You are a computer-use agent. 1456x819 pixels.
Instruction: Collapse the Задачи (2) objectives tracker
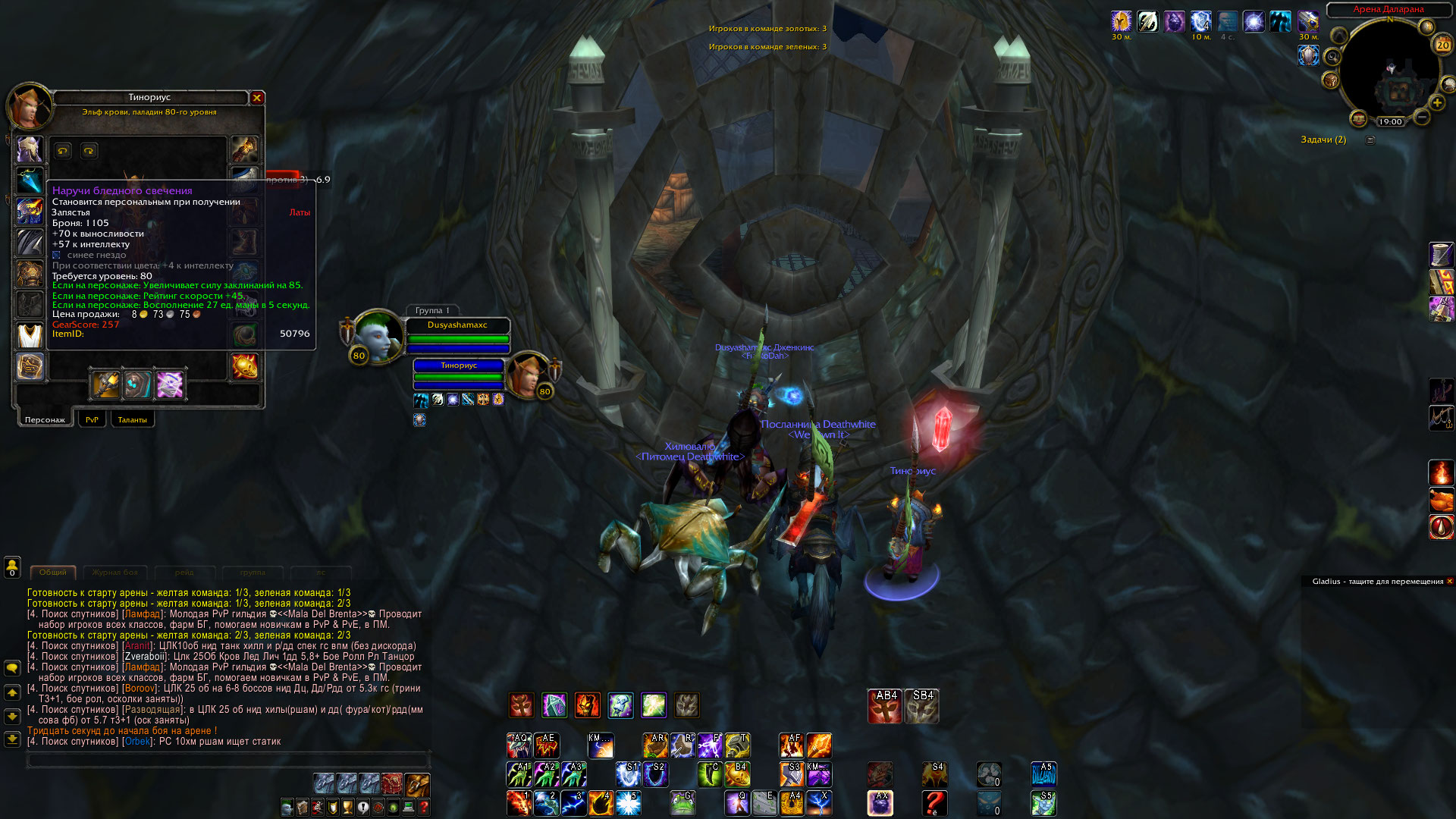pyautogui.click(x=1370, y=140)
